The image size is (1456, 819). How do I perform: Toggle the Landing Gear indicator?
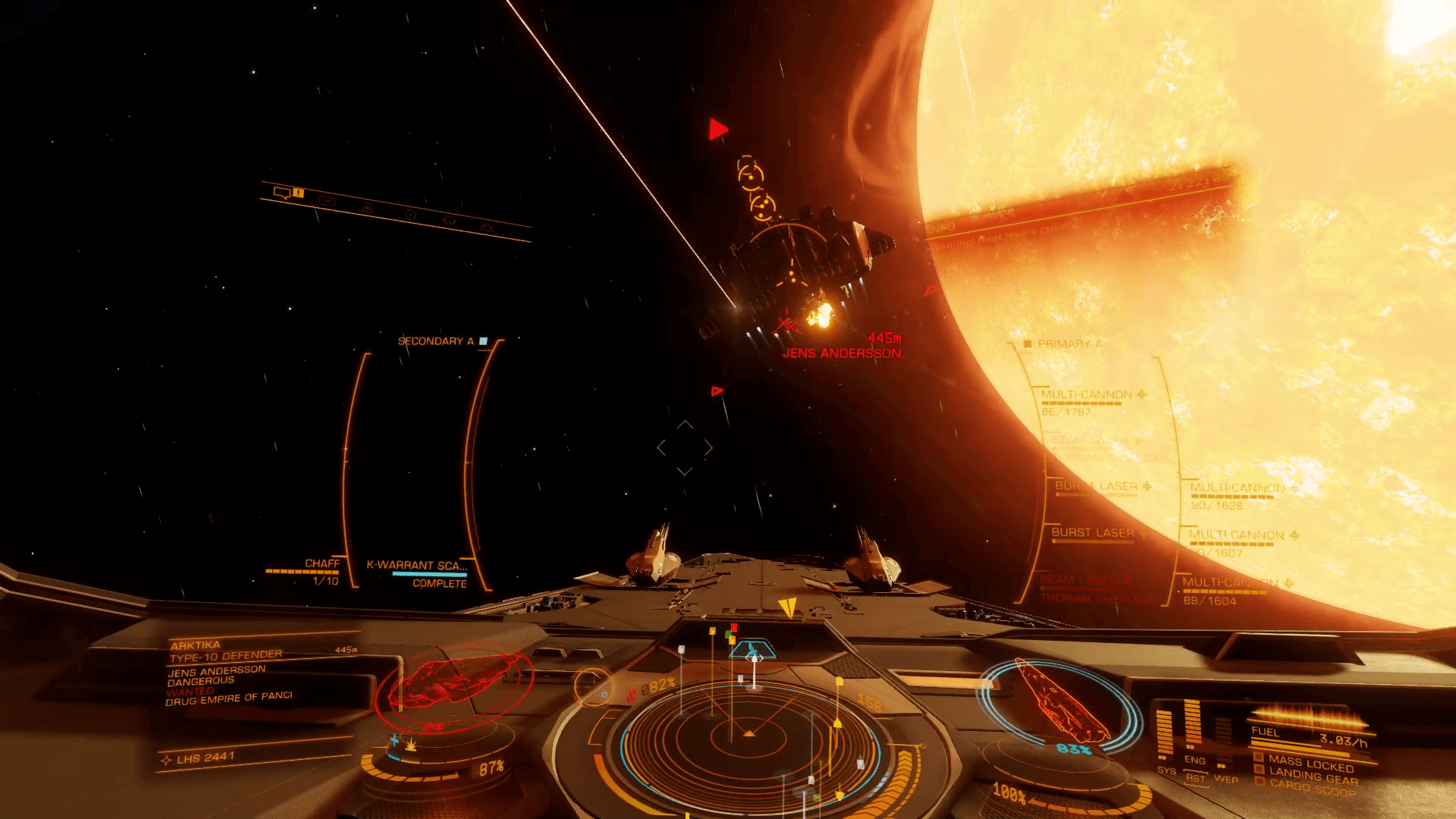1313,776
